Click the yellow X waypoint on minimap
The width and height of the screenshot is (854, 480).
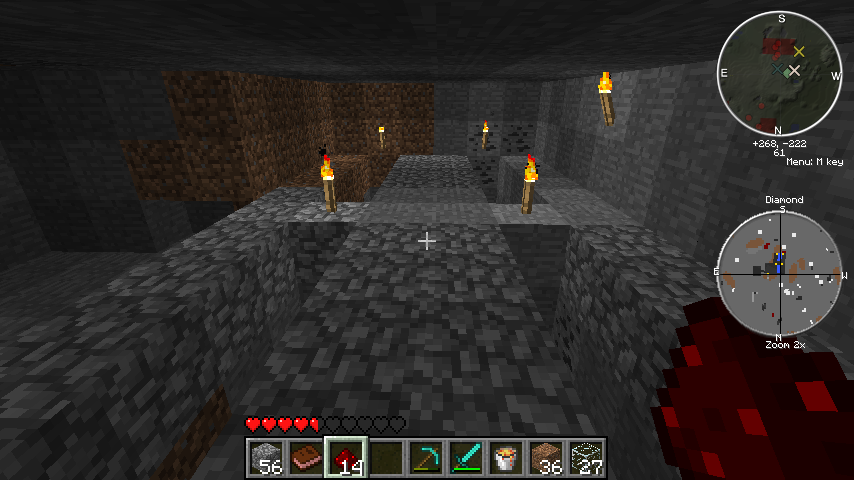point(799,51)
